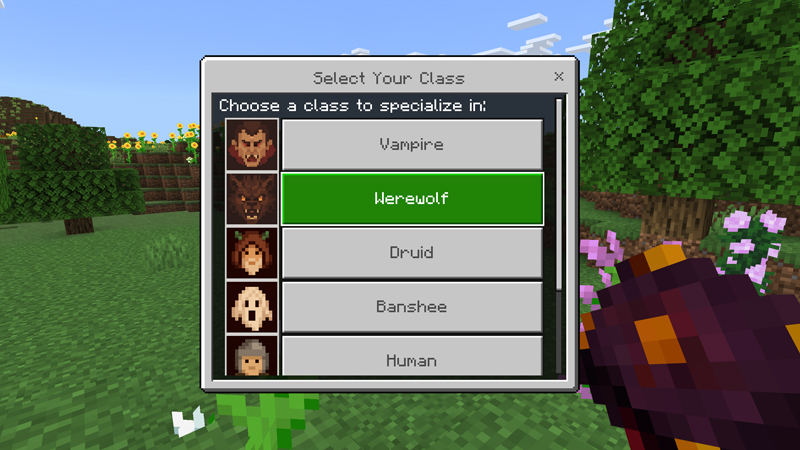Image resolution: width=800 pixels, height=450 pixels.
Task: Select the Werewolf class button
Action: point(411,199)
